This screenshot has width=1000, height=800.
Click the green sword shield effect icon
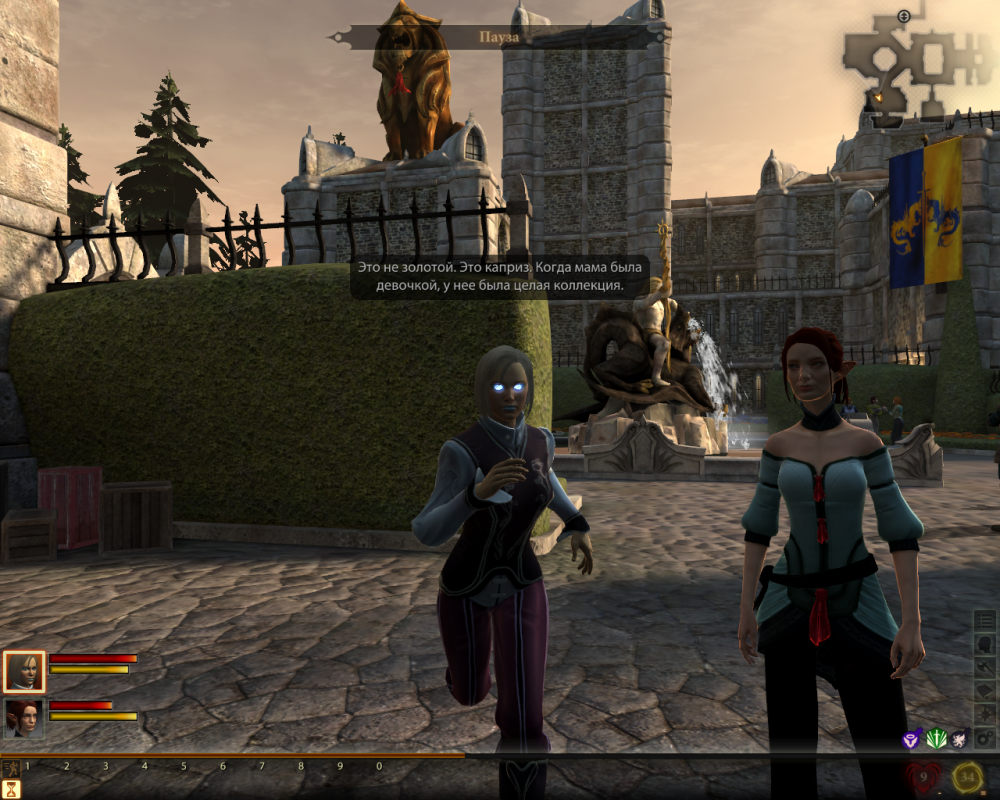[x=935, y=739]
